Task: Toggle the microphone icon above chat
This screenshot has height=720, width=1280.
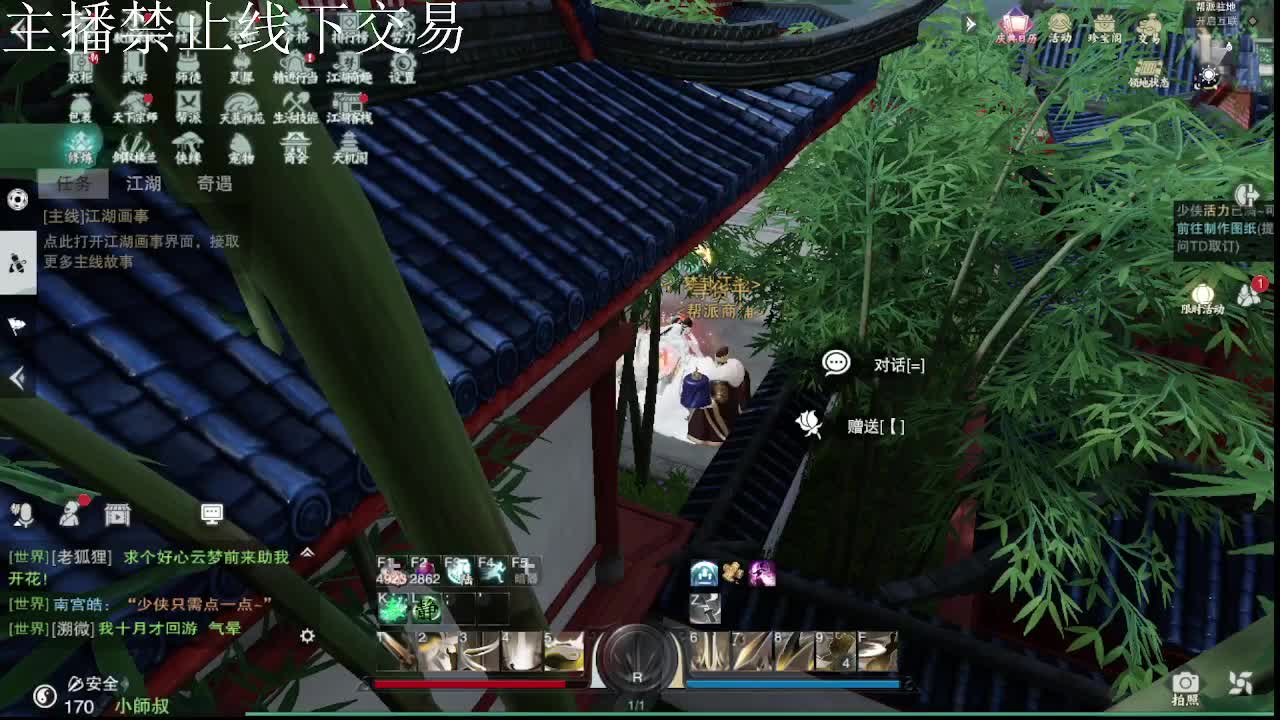Action: [22, 515]
